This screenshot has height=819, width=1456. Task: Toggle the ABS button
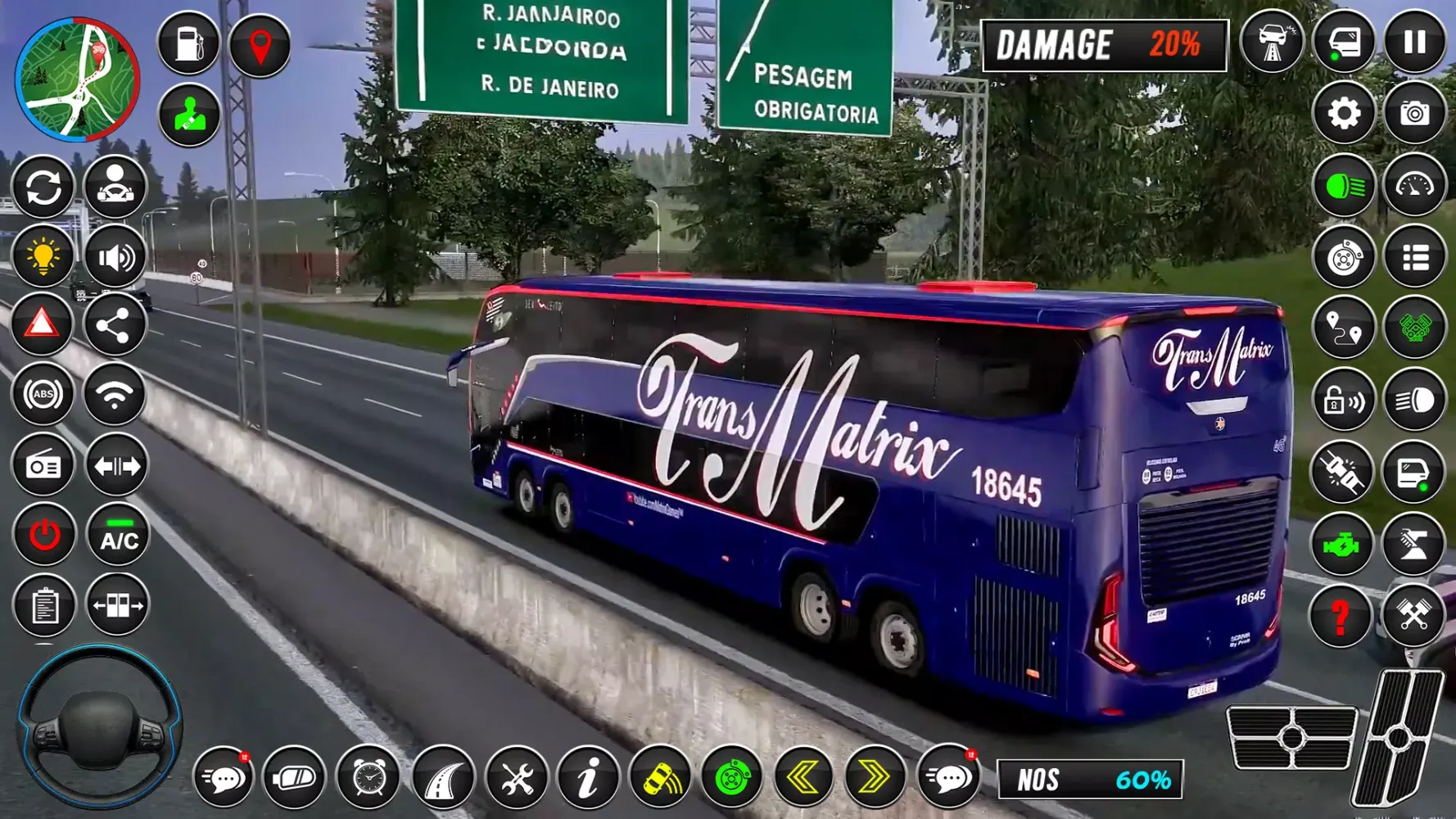[x=43, y=395]
